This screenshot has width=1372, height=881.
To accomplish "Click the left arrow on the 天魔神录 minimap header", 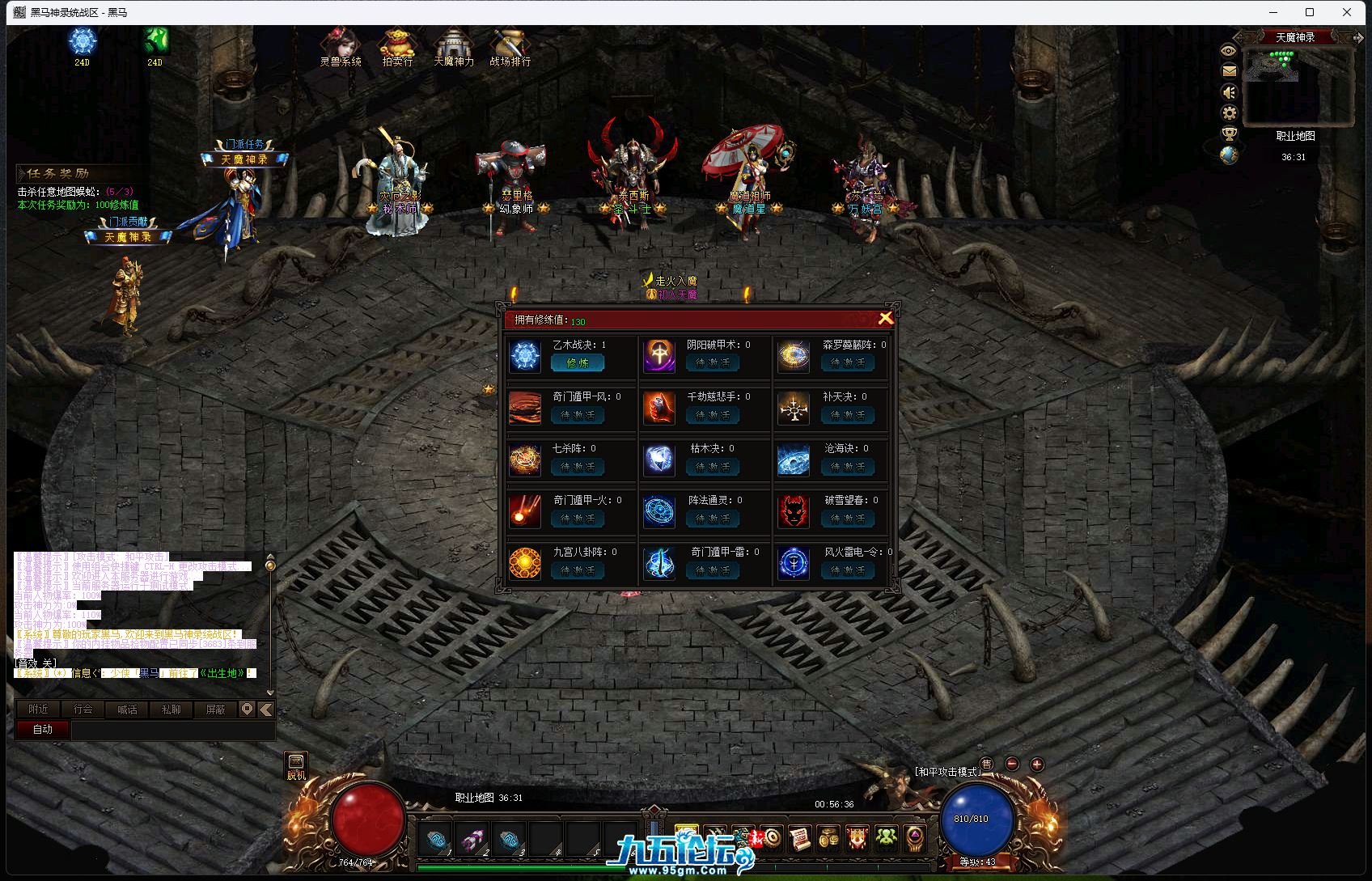I will (1240, 36).
